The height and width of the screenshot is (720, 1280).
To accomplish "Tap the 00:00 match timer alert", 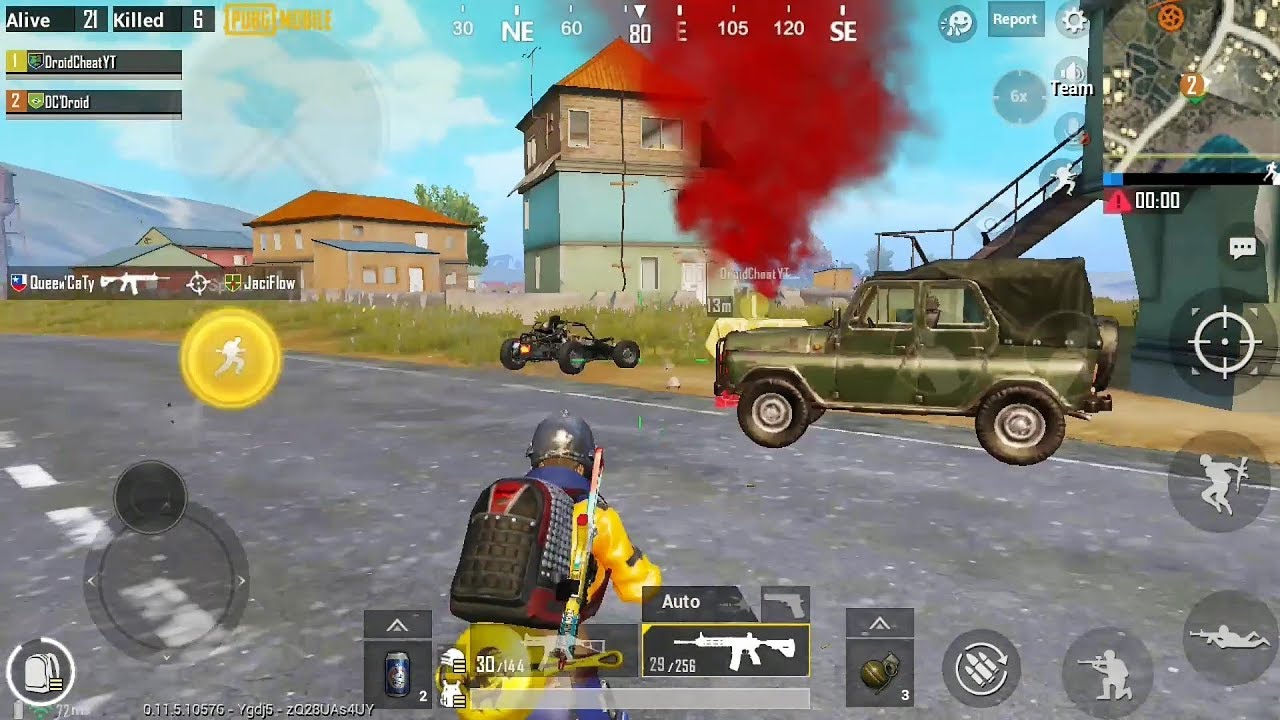I will point(1155,201).
